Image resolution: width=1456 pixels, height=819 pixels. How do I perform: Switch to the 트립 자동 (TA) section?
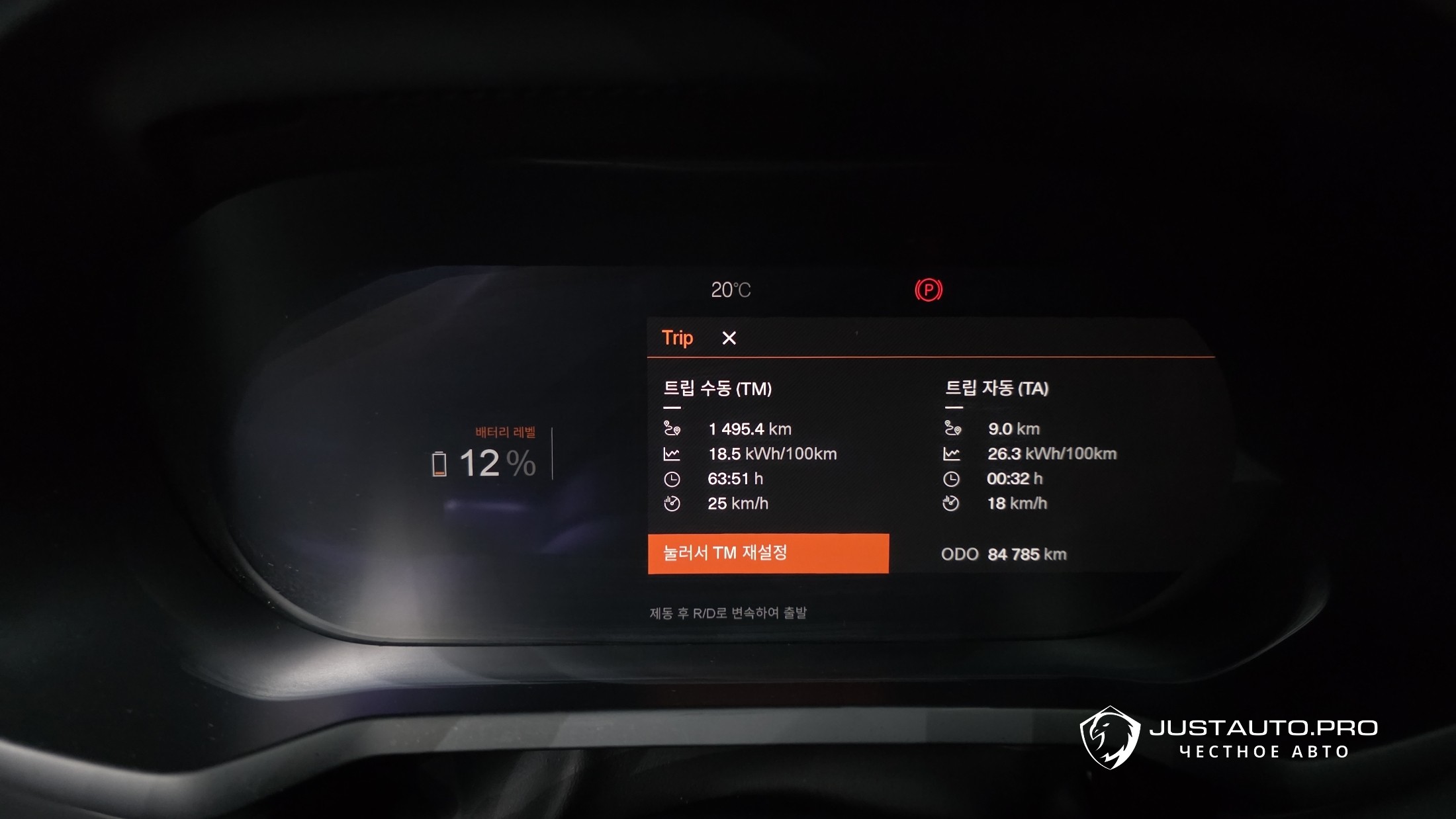coord(996,388)
